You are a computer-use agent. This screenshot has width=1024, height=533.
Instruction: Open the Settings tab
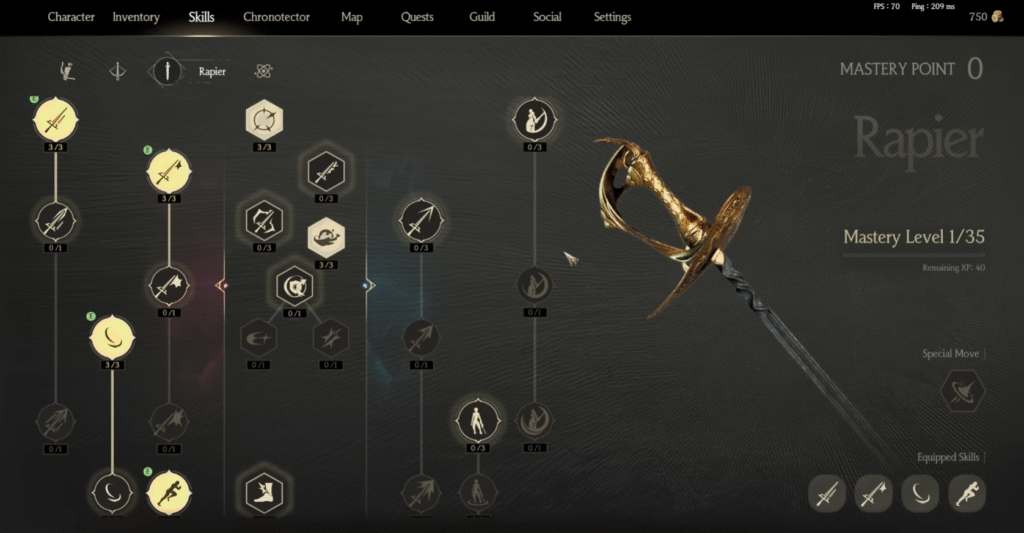[612, 17]
